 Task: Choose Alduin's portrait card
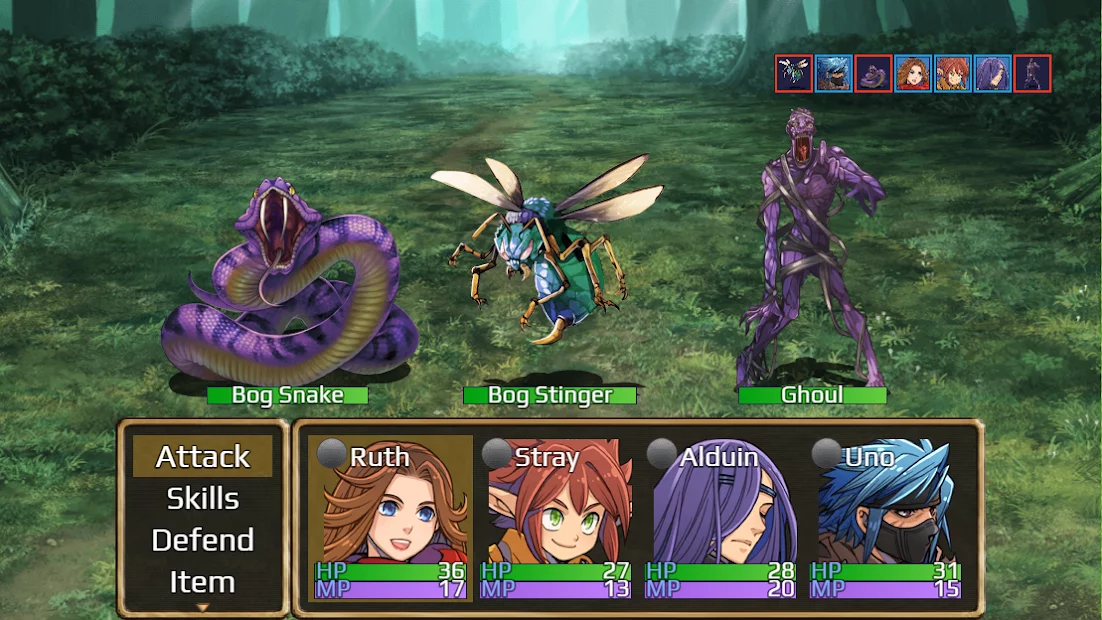pyautogui.click(x=721, y=517)
